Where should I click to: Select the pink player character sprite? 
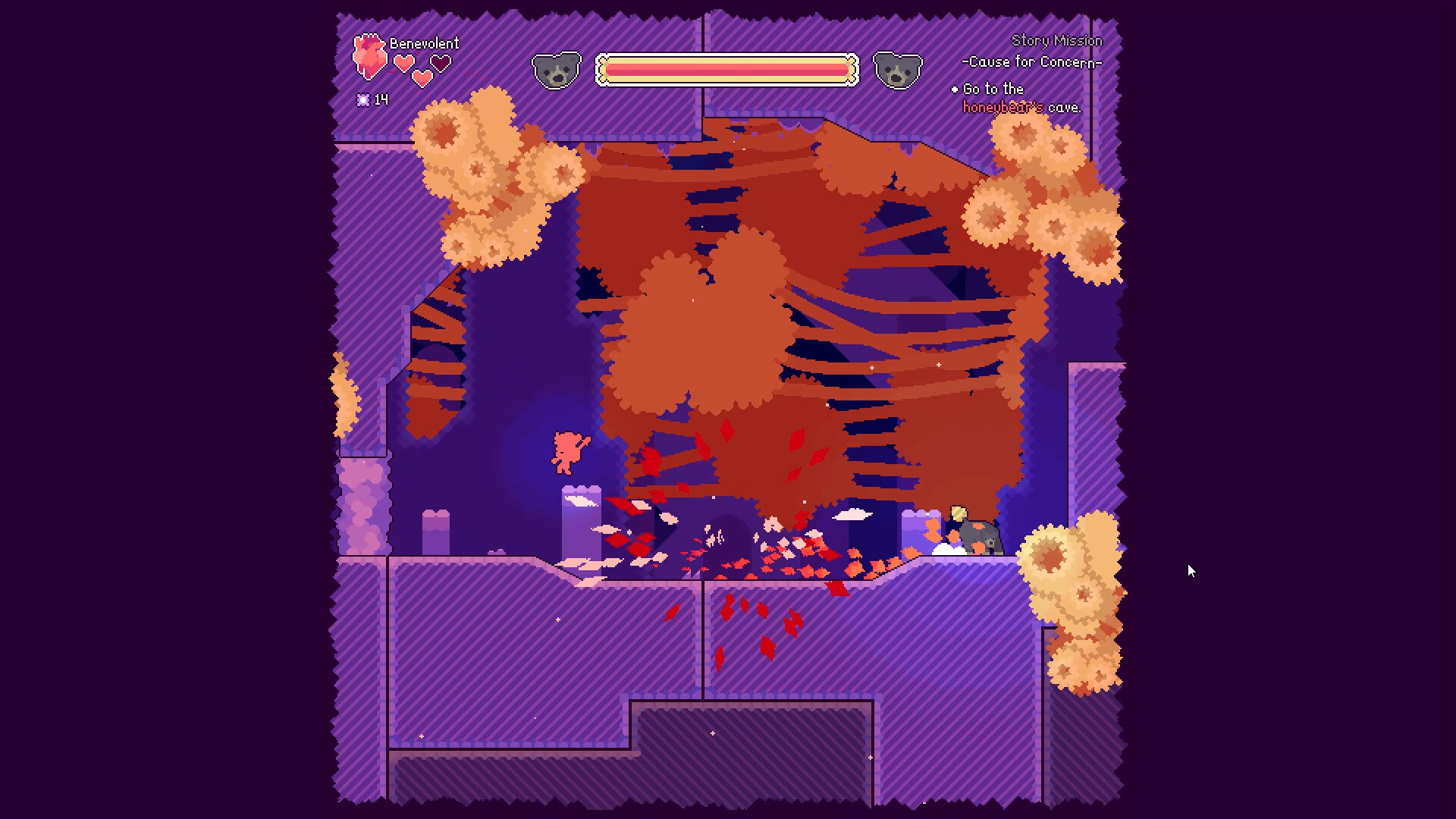(x=567, y=453)
